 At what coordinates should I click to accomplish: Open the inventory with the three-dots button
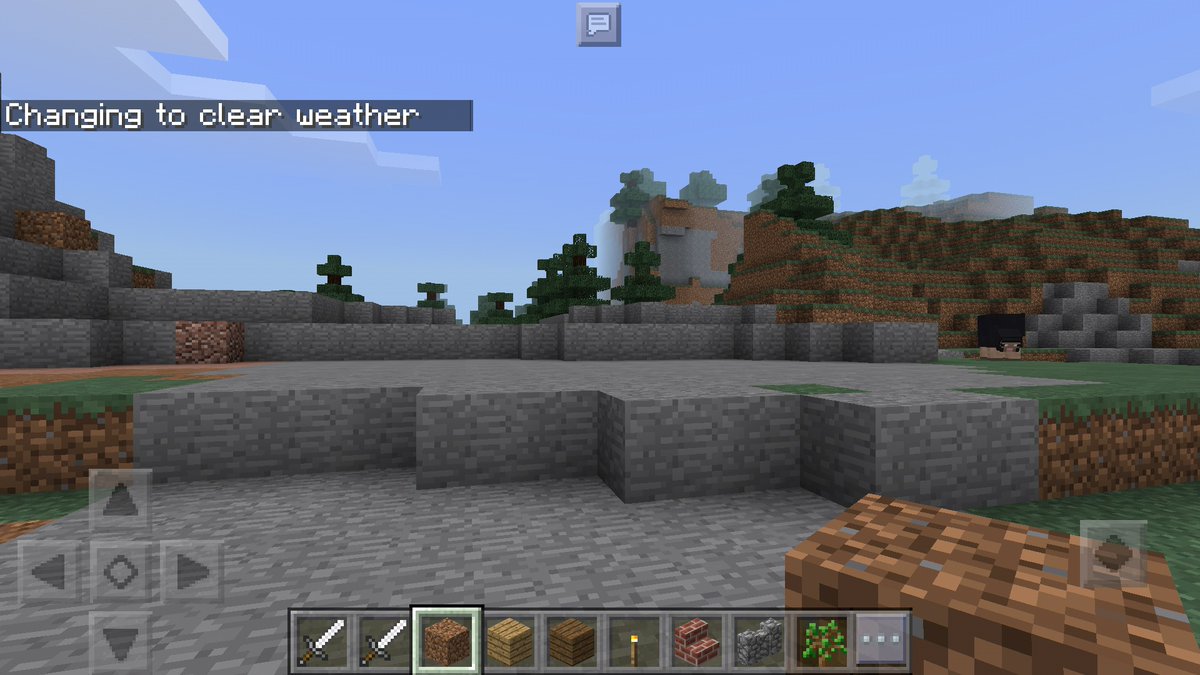pyautogui.click(x=882, y=641)
